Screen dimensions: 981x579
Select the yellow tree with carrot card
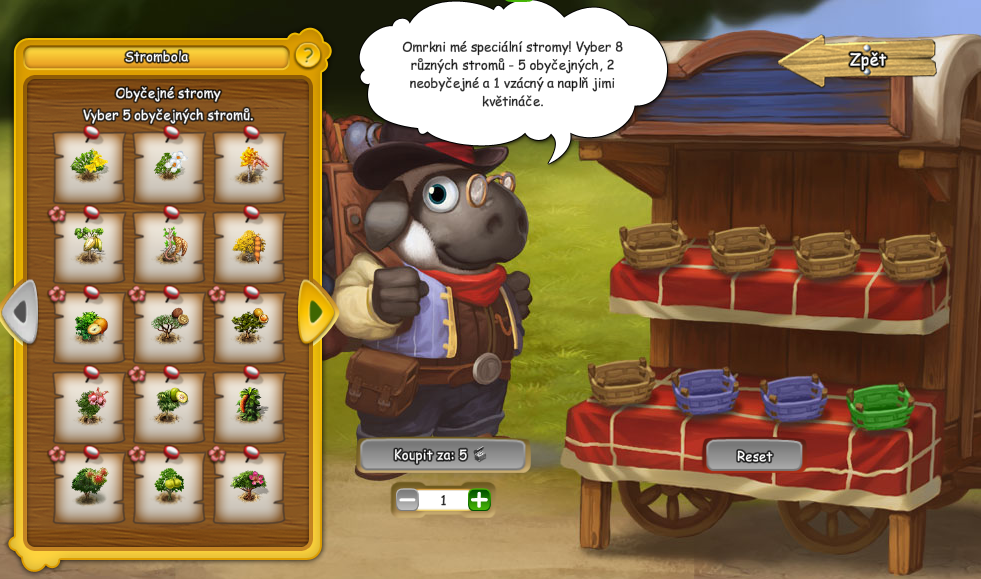(x=249, y=247)
